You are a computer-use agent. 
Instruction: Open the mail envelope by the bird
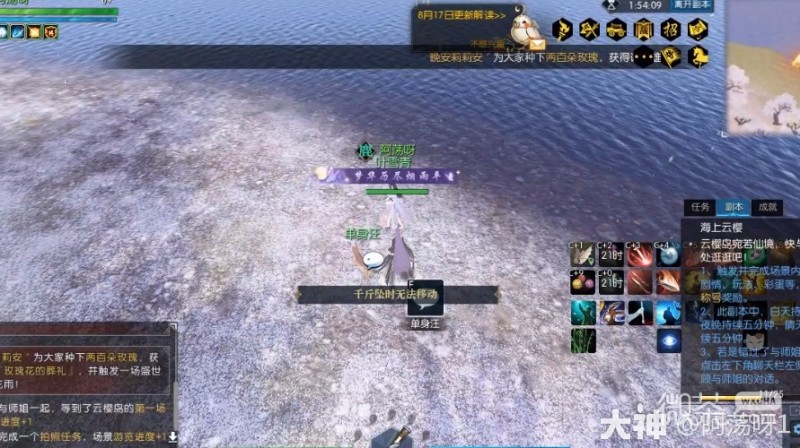tap(538, 43)
